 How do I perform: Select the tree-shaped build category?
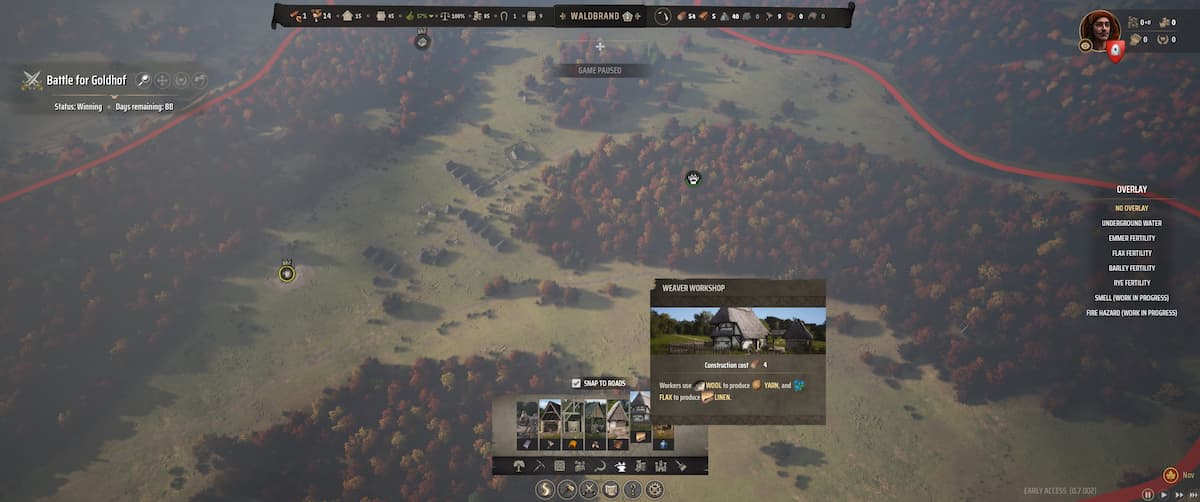tap(518, 466)
